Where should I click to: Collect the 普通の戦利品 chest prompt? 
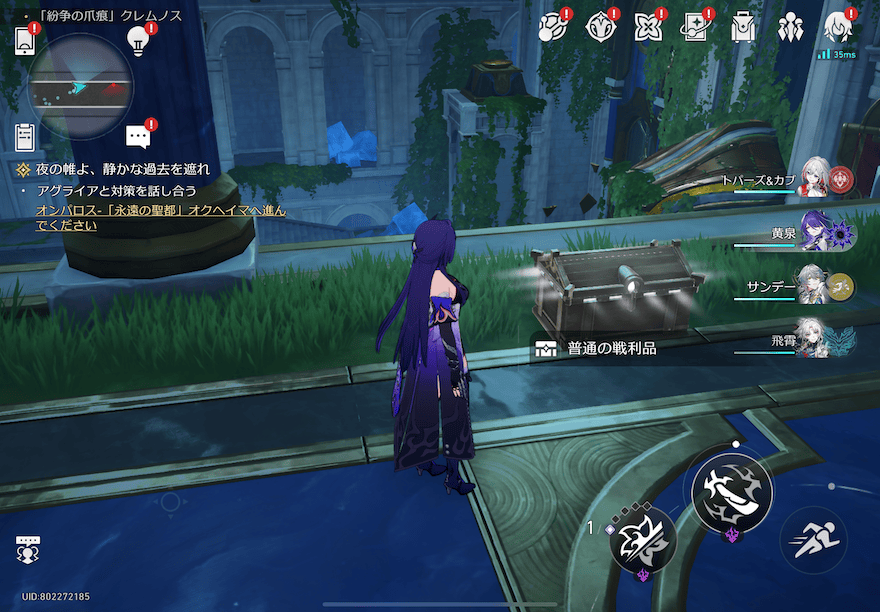[x=610, y=349]
